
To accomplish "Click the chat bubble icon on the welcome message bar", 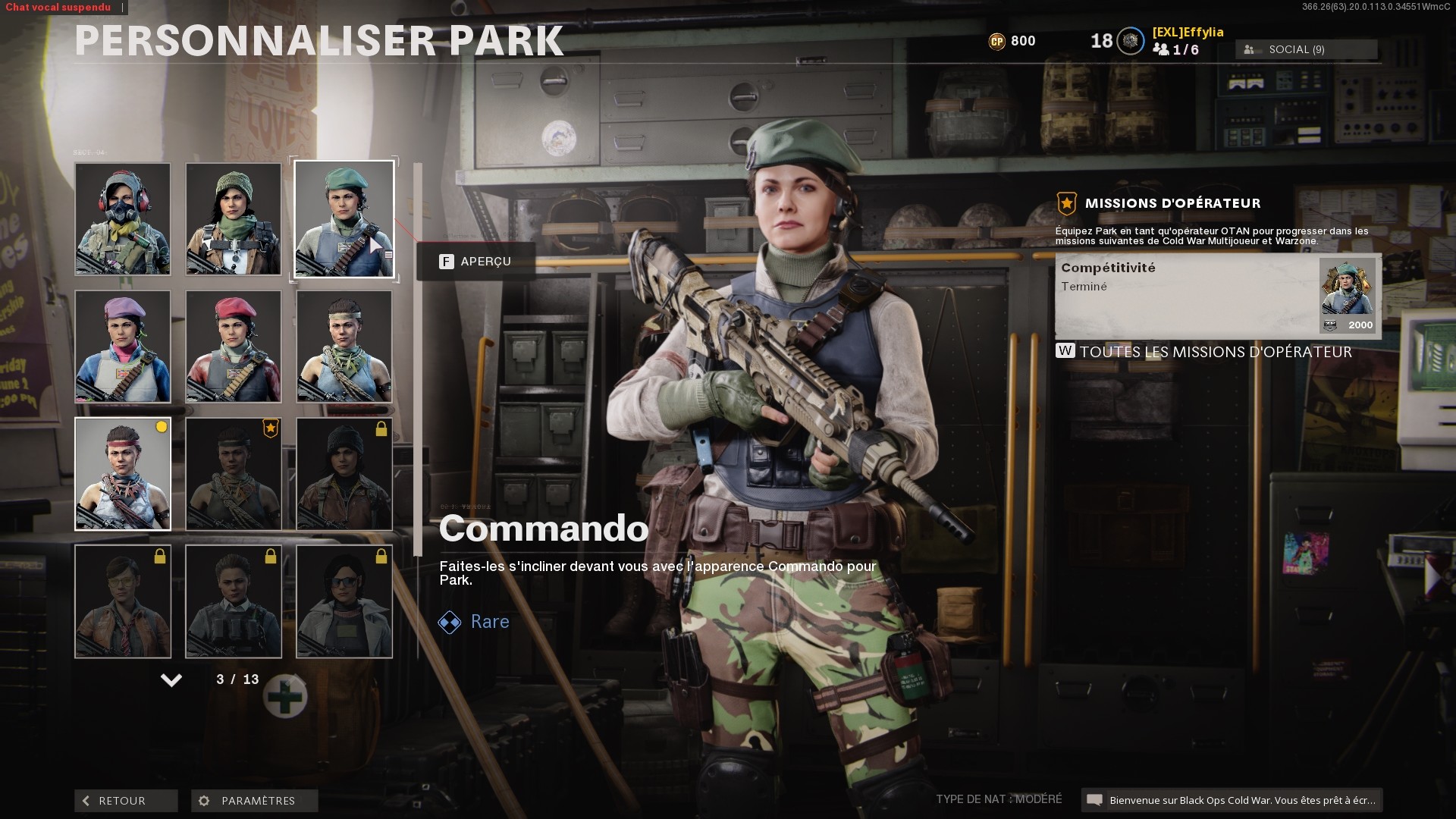I will tap(1095, 800).
